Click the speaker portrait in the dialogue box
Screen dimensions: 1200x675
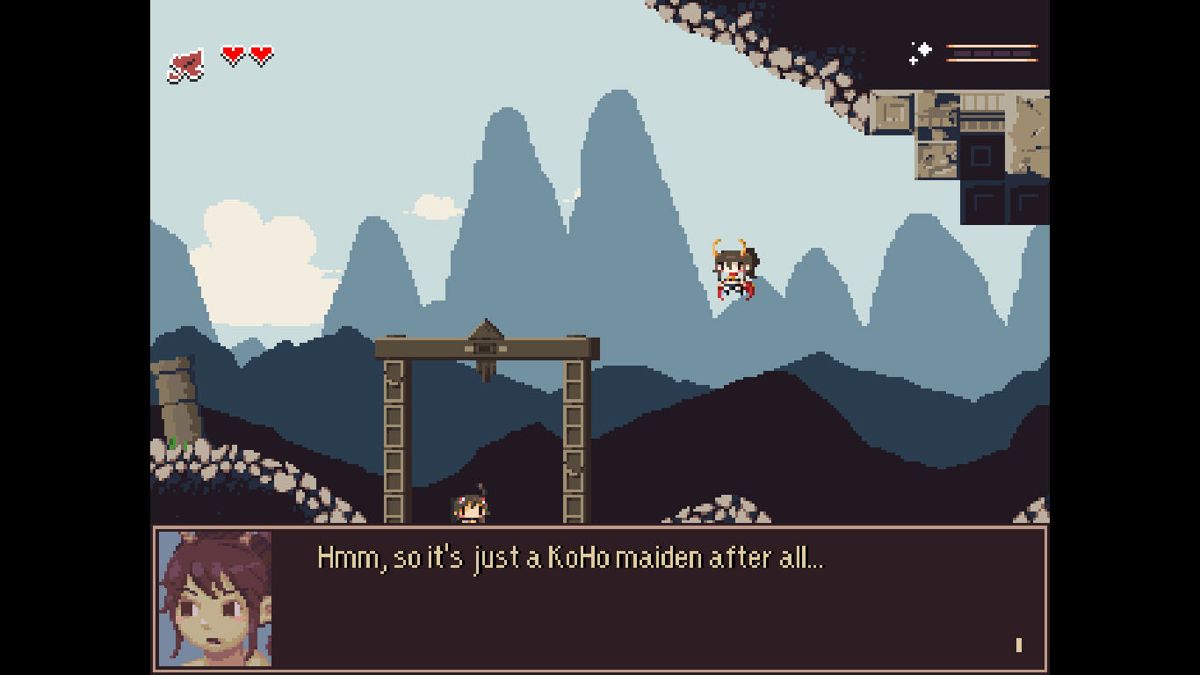click(215, 598)
